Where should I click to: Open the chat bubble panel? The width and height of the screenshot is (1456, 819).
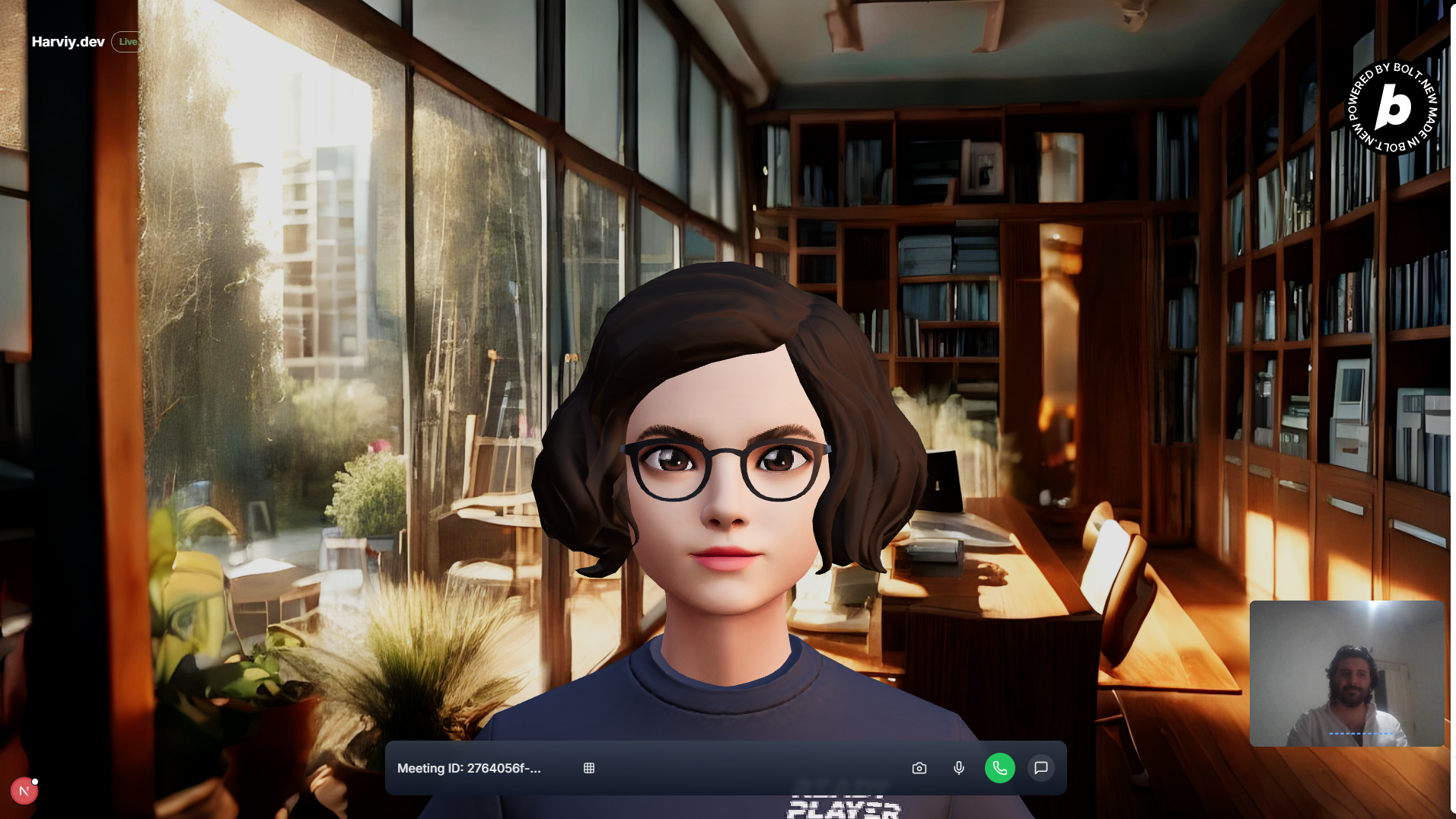click(1040, 768)
